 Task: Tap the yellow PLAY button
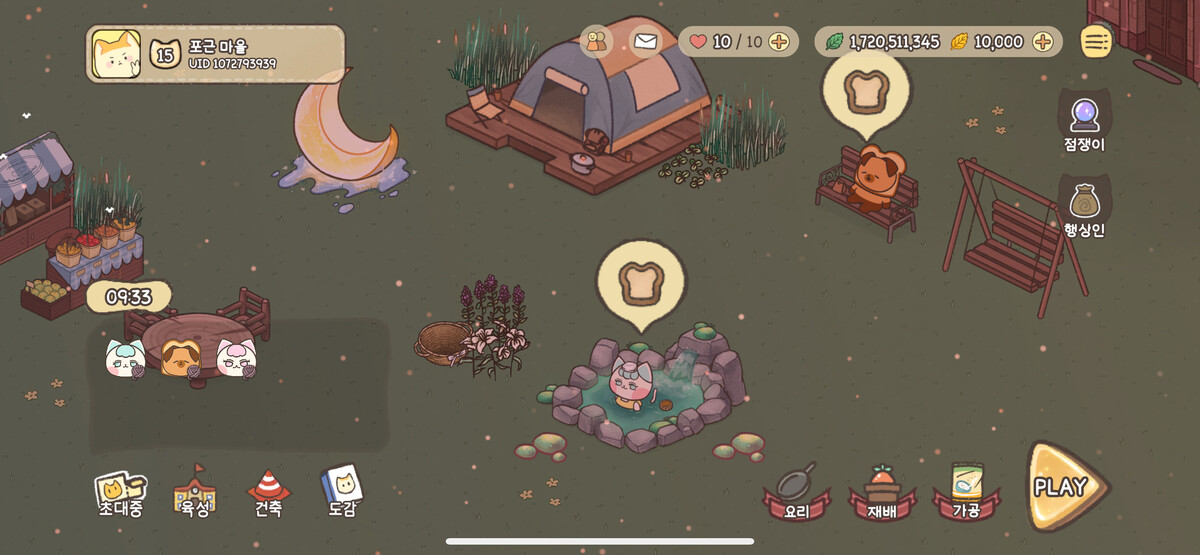click(x=1064, y=487)
